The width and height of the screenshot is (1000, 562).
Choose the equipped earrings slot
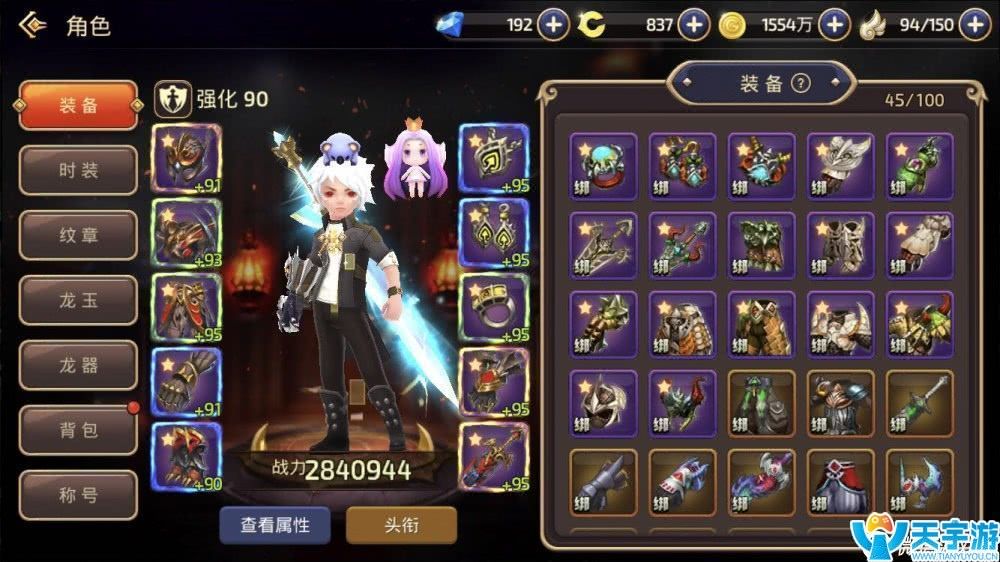pyautogui.click(x=493, y=234)
